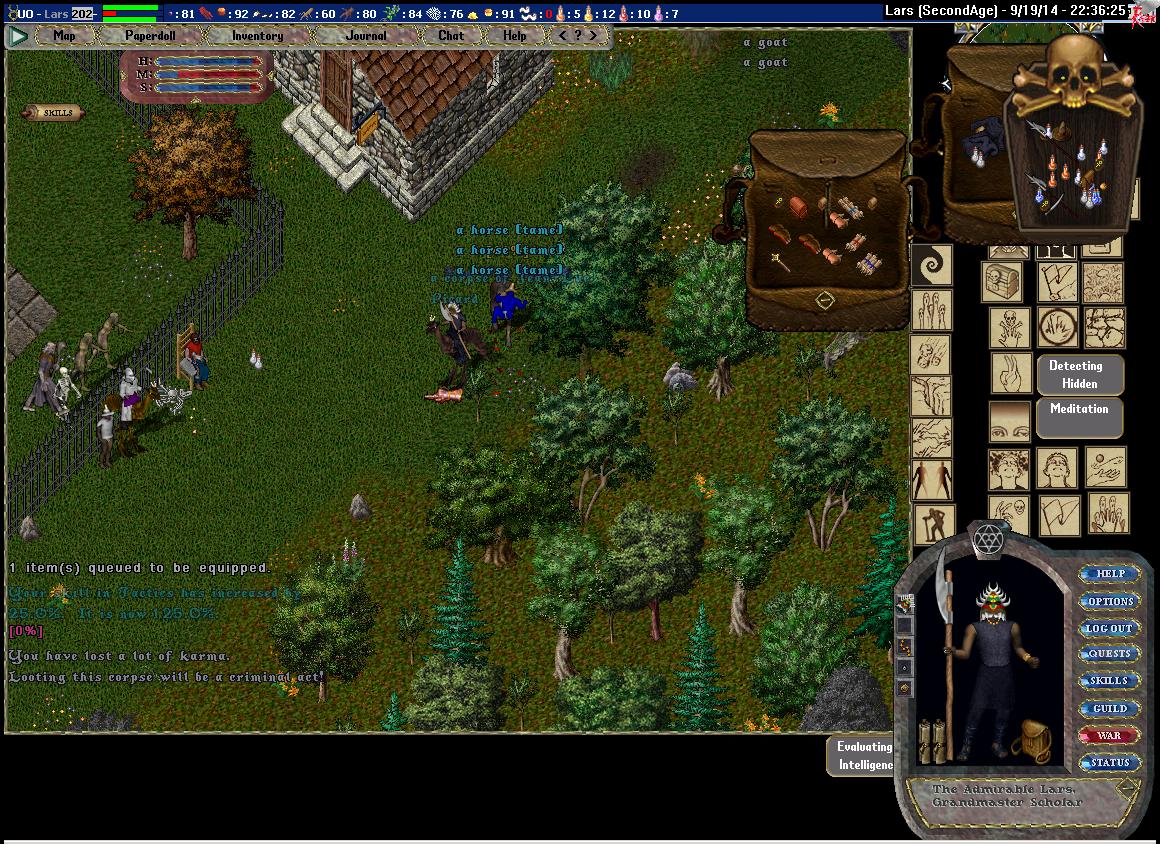Click the LOG OUT button
Image resolution: width=1160 pixels, height=844 pixels.
click(1110, 628)
